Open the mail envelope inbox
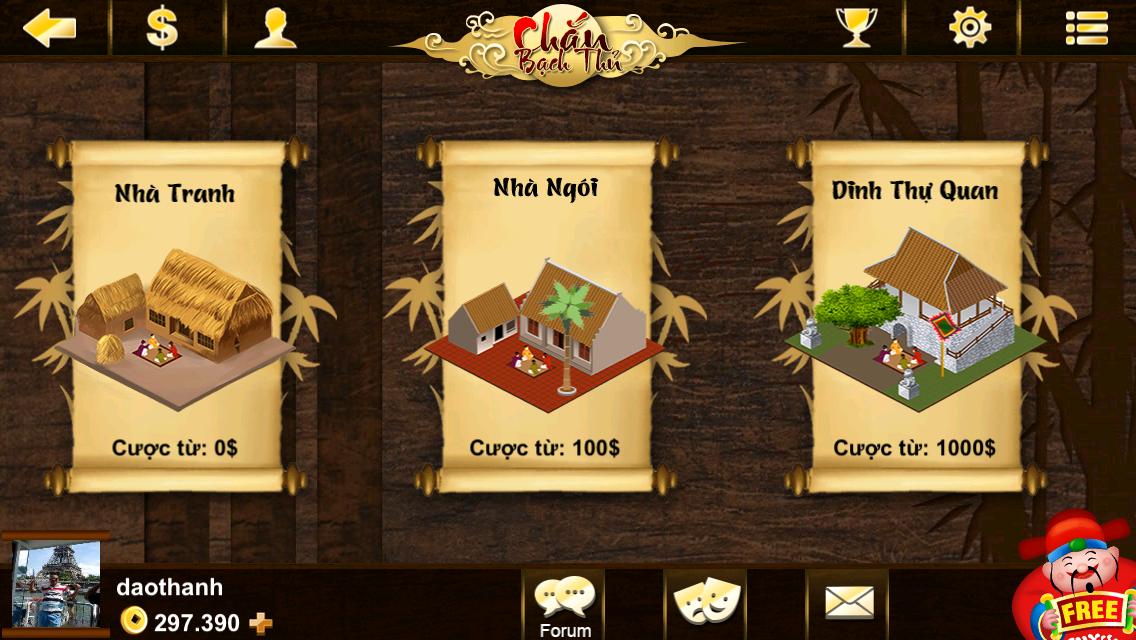 tap(848, 601)
